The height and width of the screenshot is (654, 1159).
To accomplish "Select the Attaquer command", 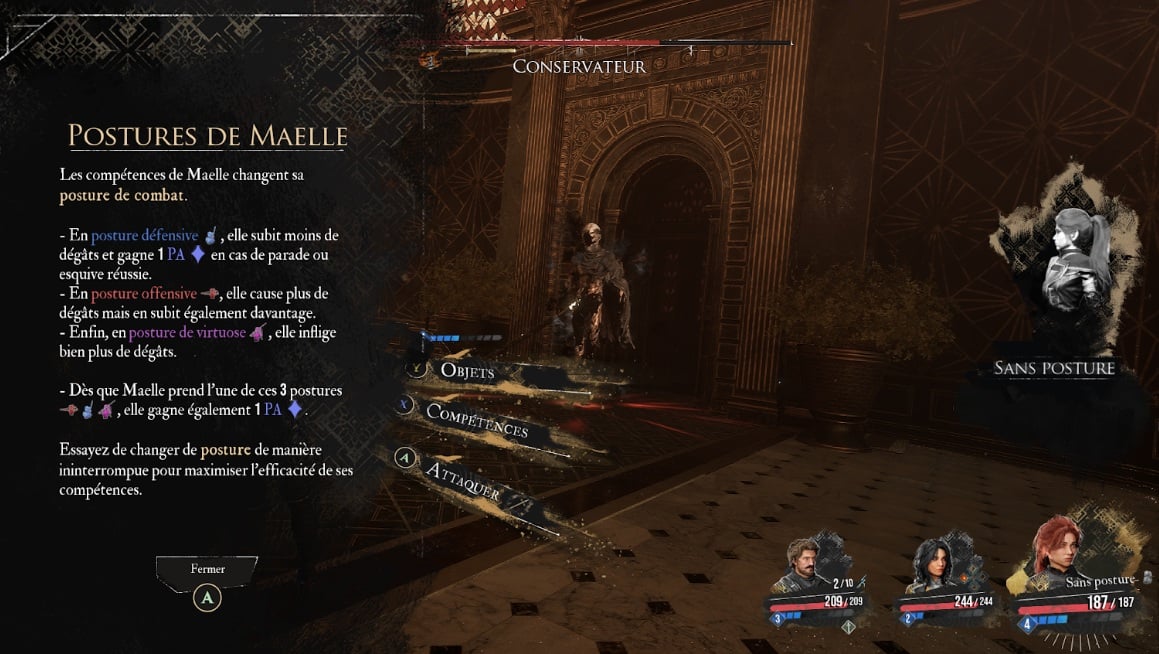I will [463, 481].
